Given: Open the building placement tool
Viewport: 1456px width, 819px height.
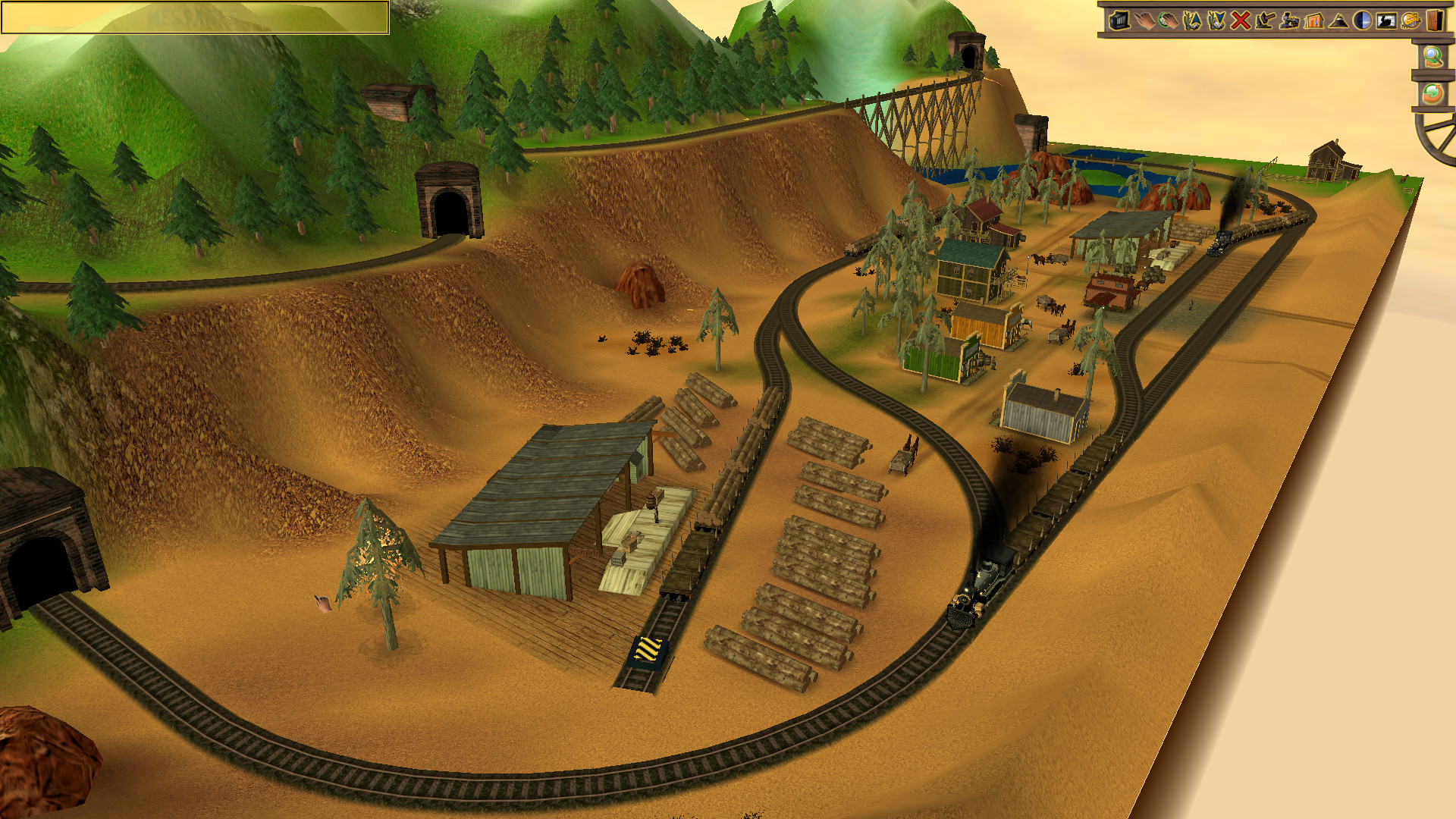Looking at the screenshot, I should point(1313,21).
